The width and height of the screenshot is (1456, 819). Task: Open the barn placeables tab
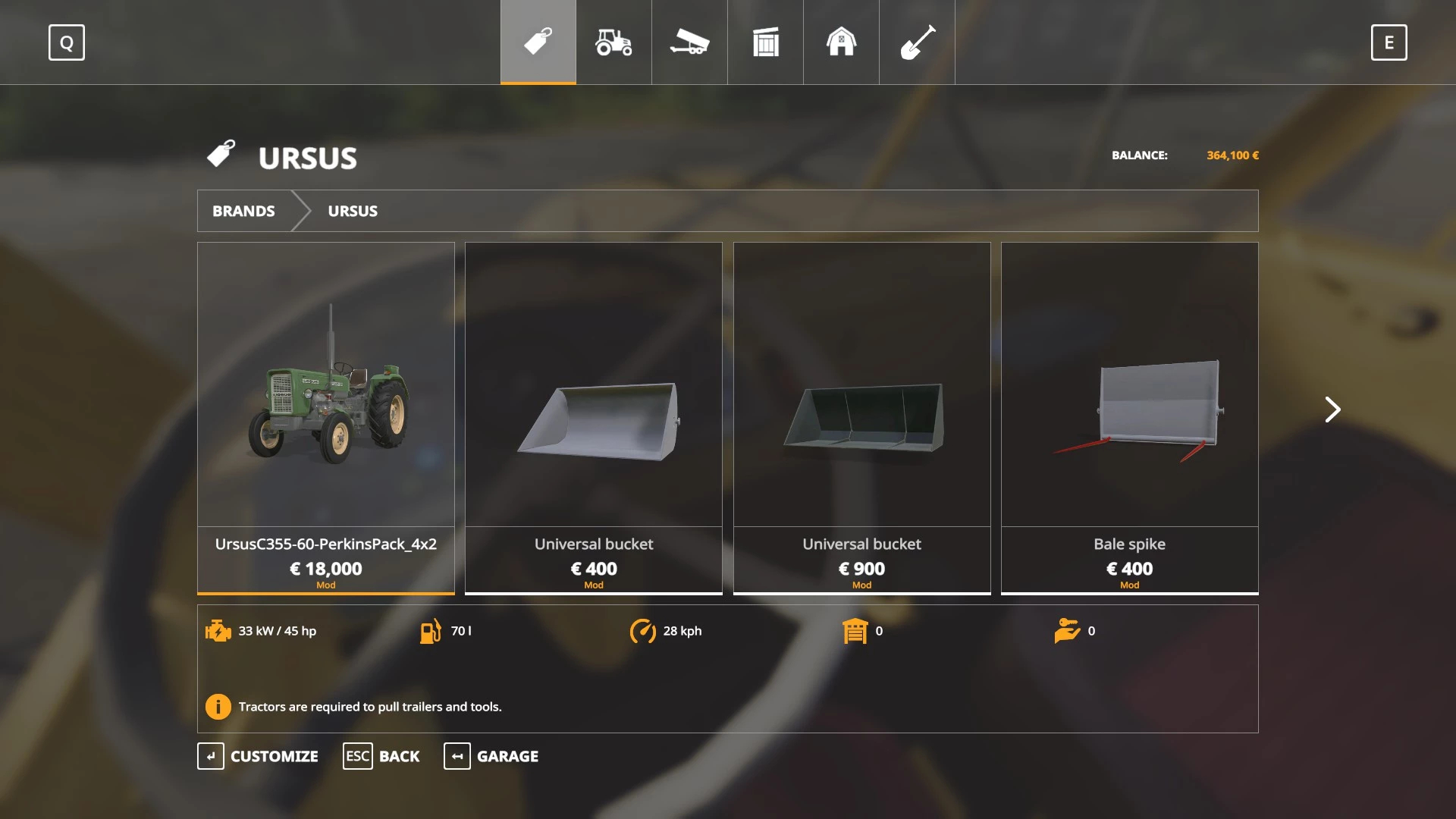[x=841, y=42]
